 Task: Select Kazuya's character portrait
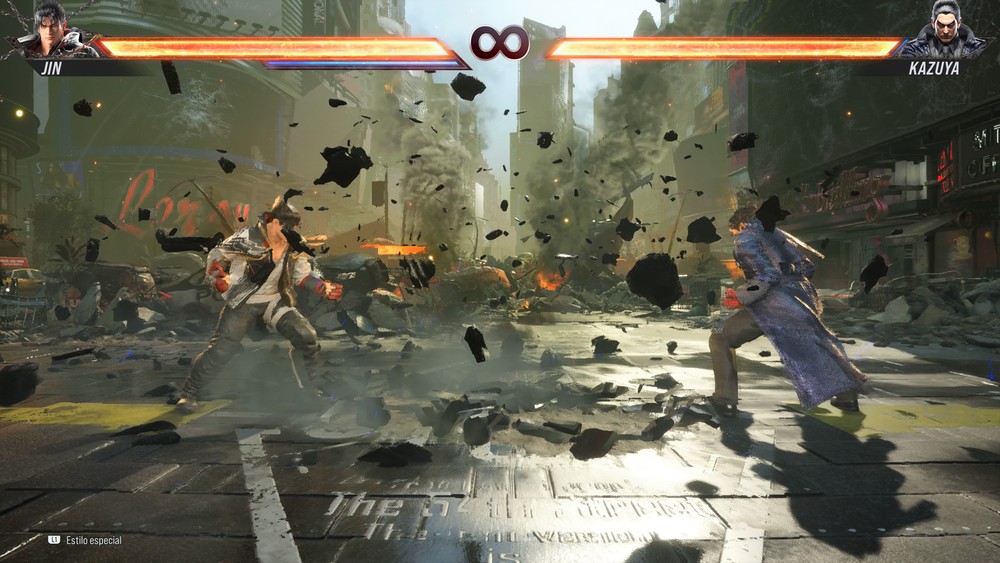click(947, 33)
